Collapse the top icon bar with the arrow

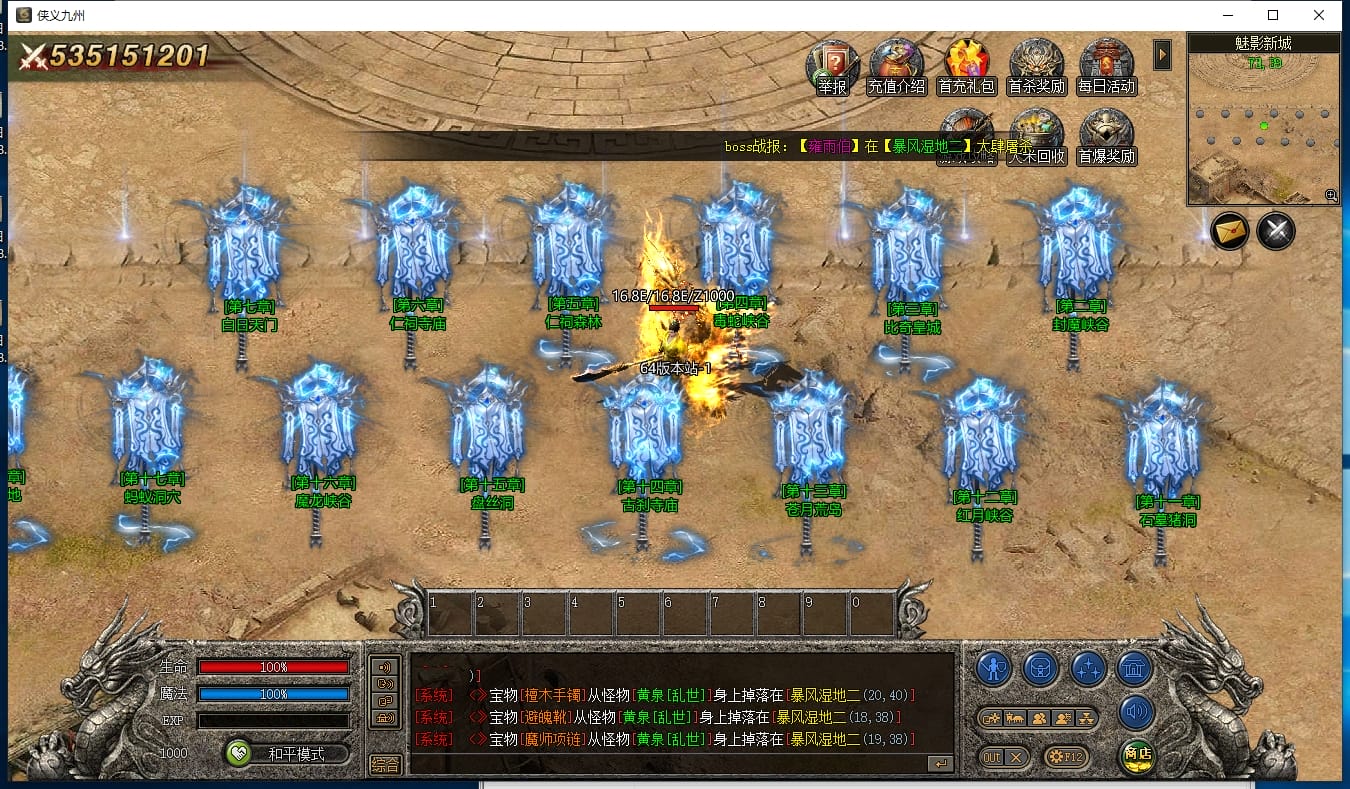1161,55
